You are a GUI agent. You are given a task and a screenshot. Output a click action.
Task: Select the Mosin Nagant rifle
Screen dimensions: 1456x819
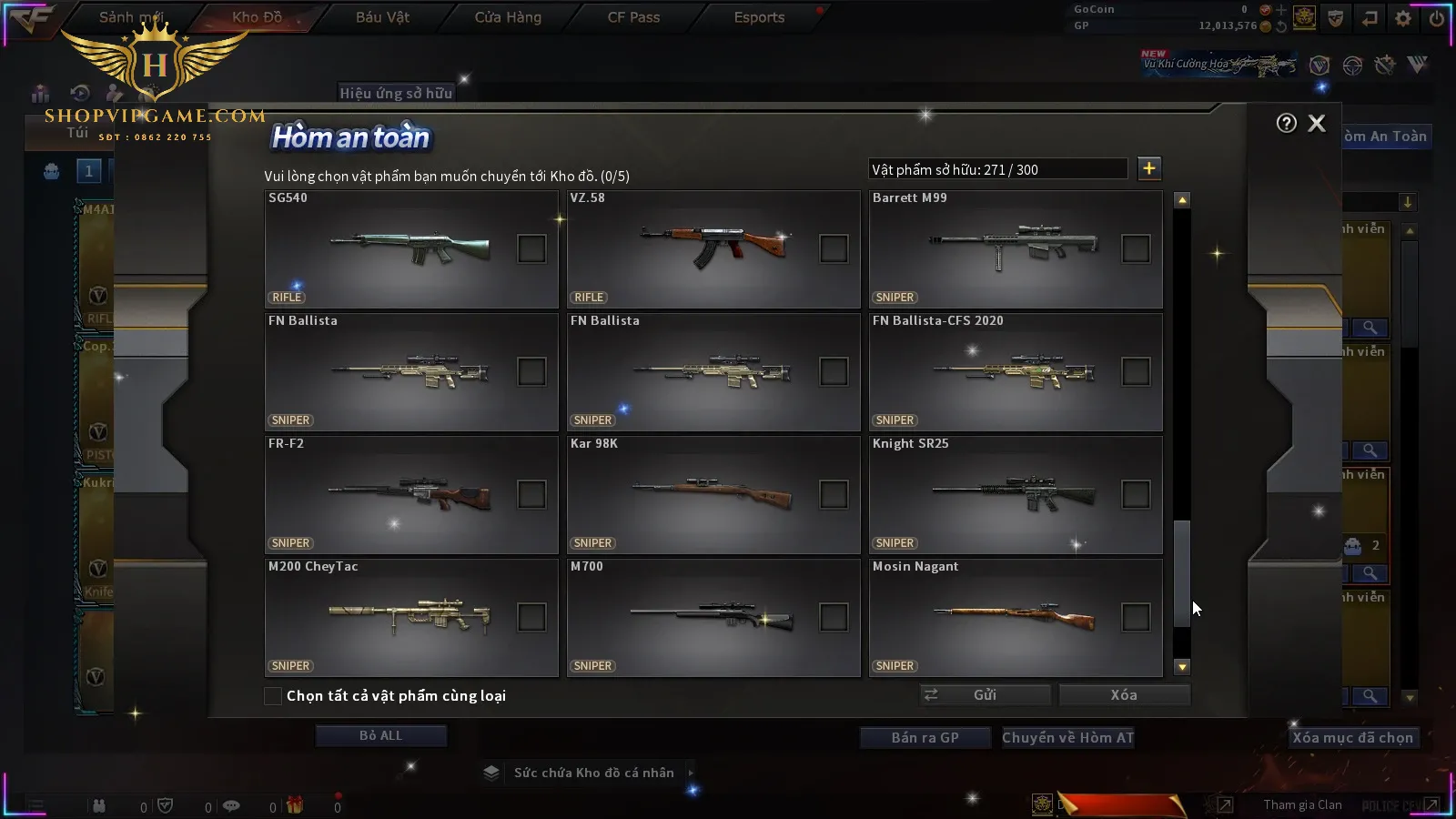tap(1136, 617)
